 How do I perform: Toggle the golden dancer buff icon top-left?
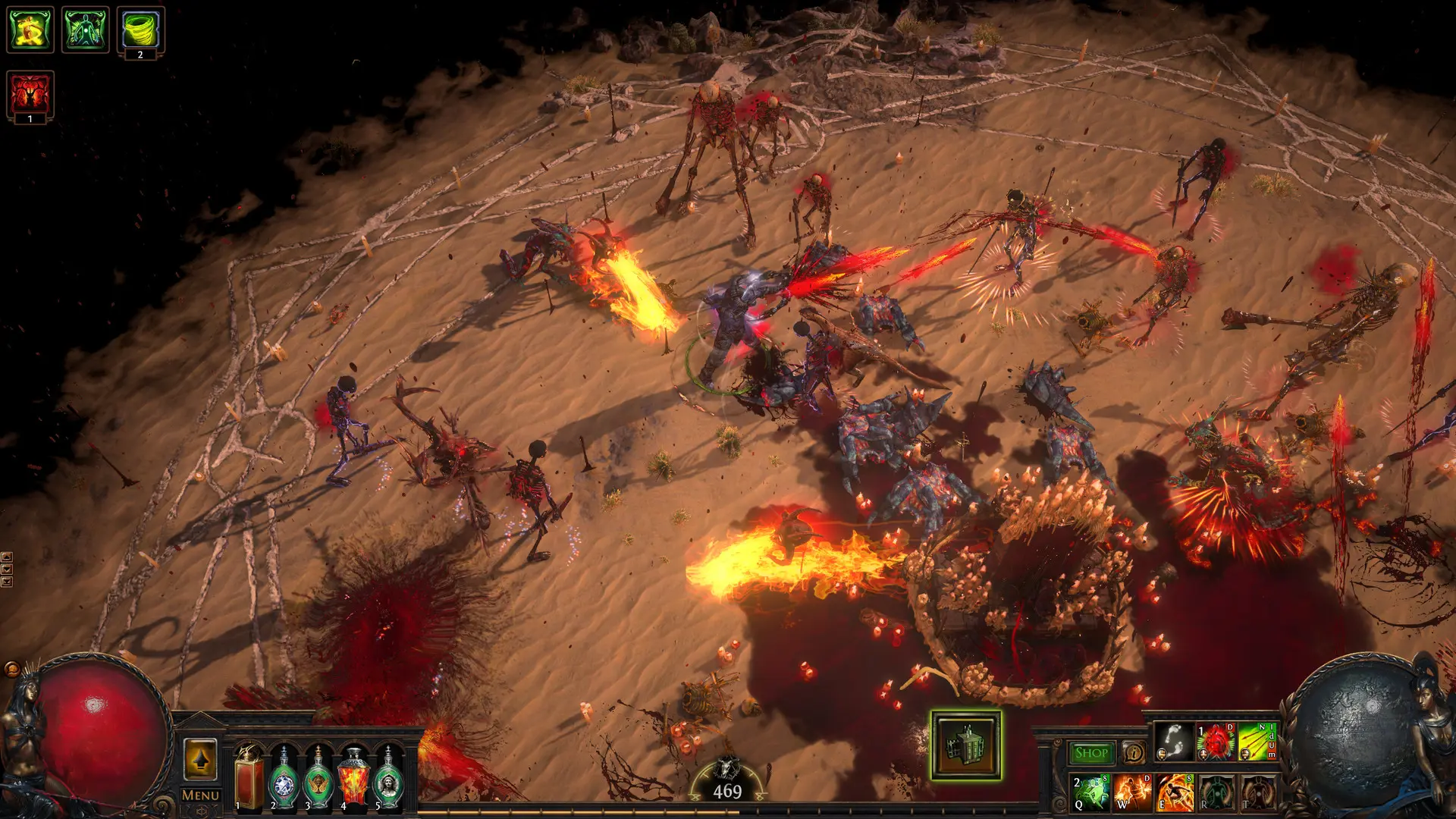(29, 29)
